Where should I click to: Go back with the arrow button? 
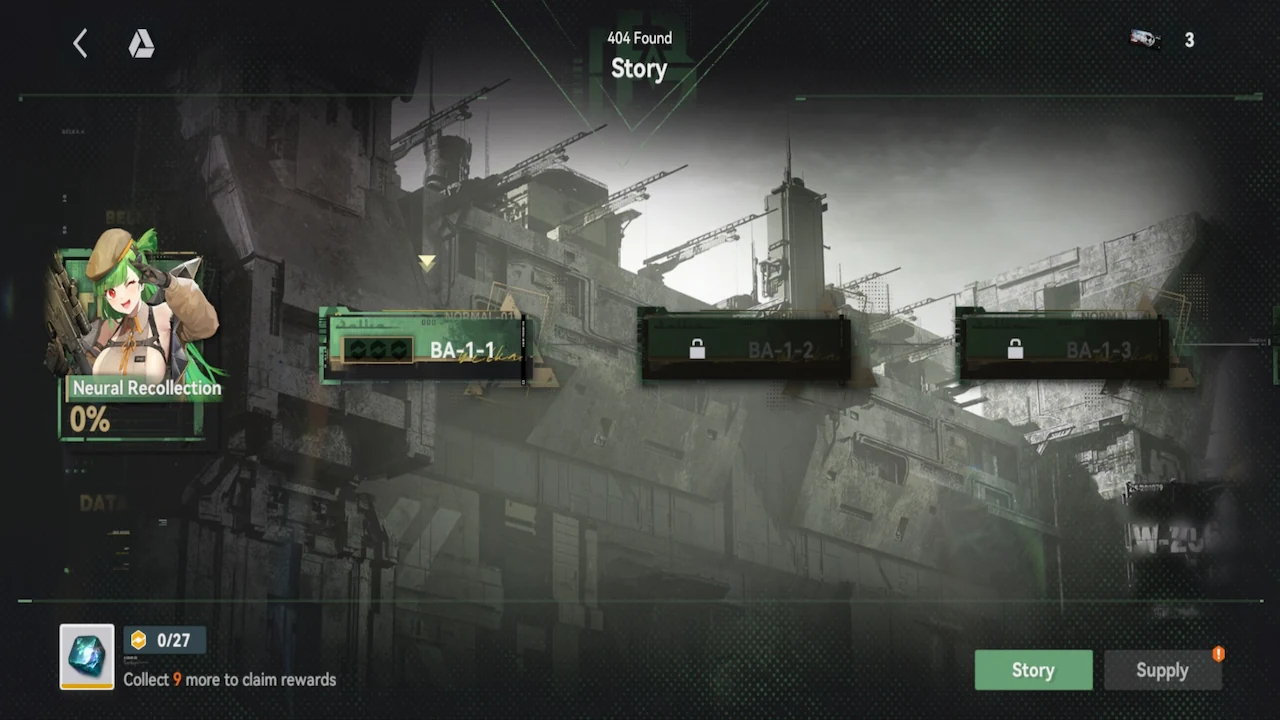(x=80, y=43)
